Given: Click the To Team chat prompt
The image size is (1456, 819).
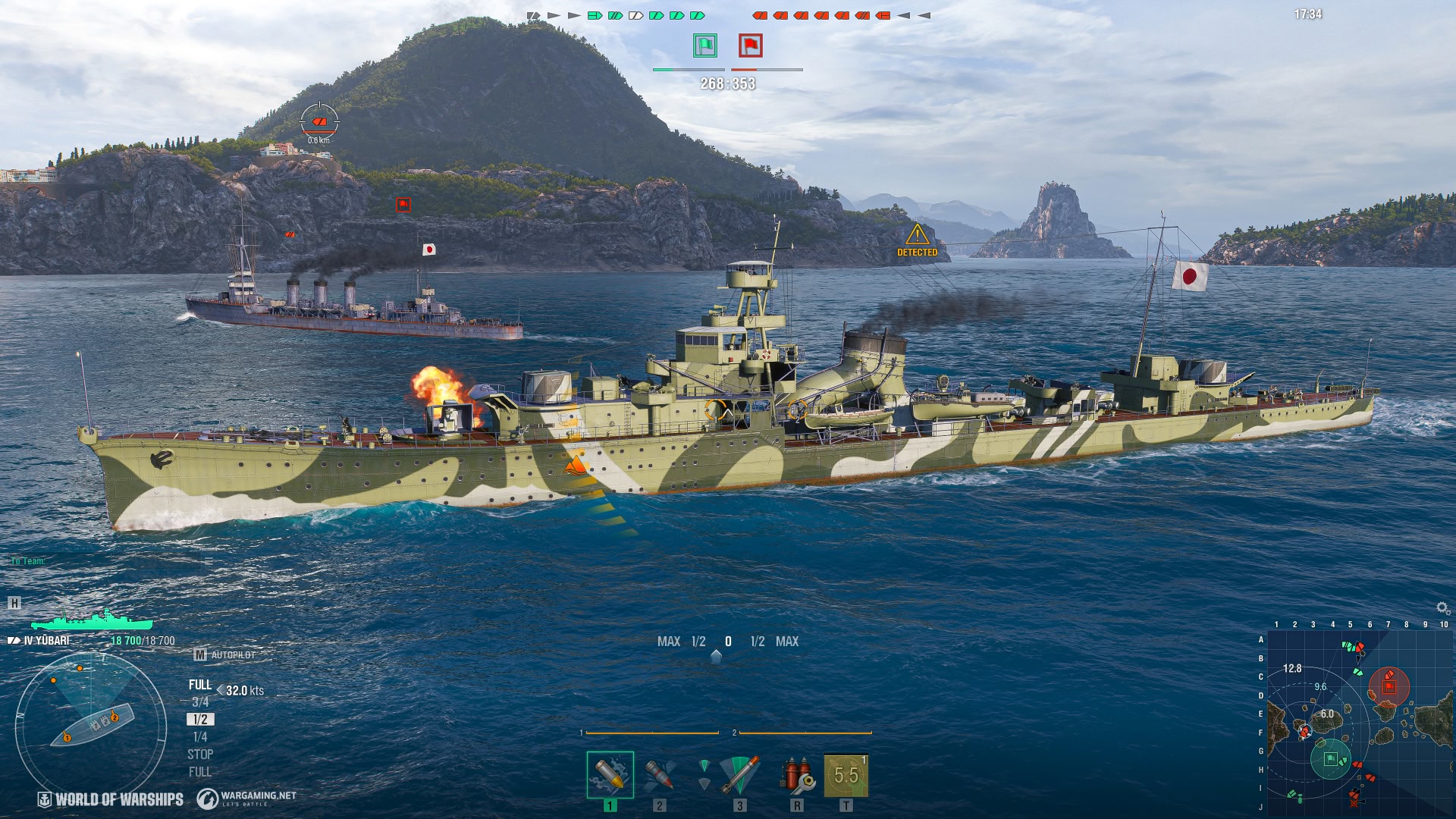Looking at the screenshot, I should 28,561.
